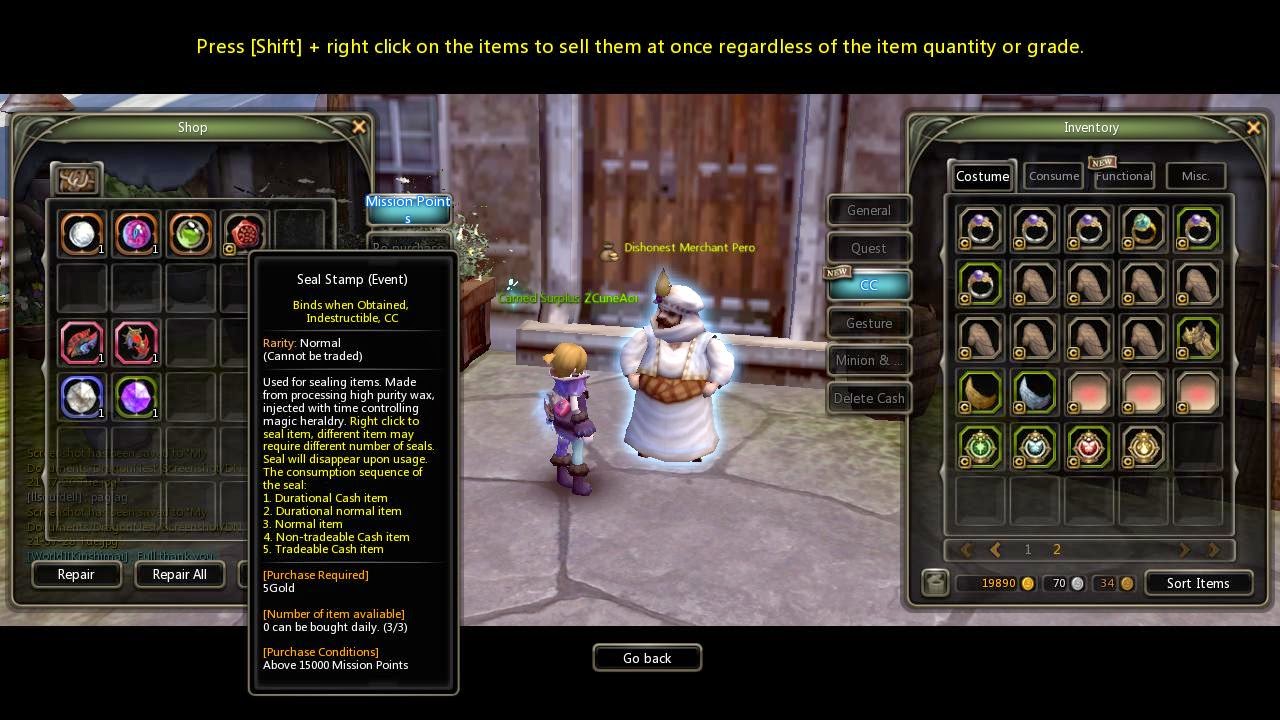Select the golden crescent inventory item
This screenshot has height=720, width=1280.
(981, 391)
